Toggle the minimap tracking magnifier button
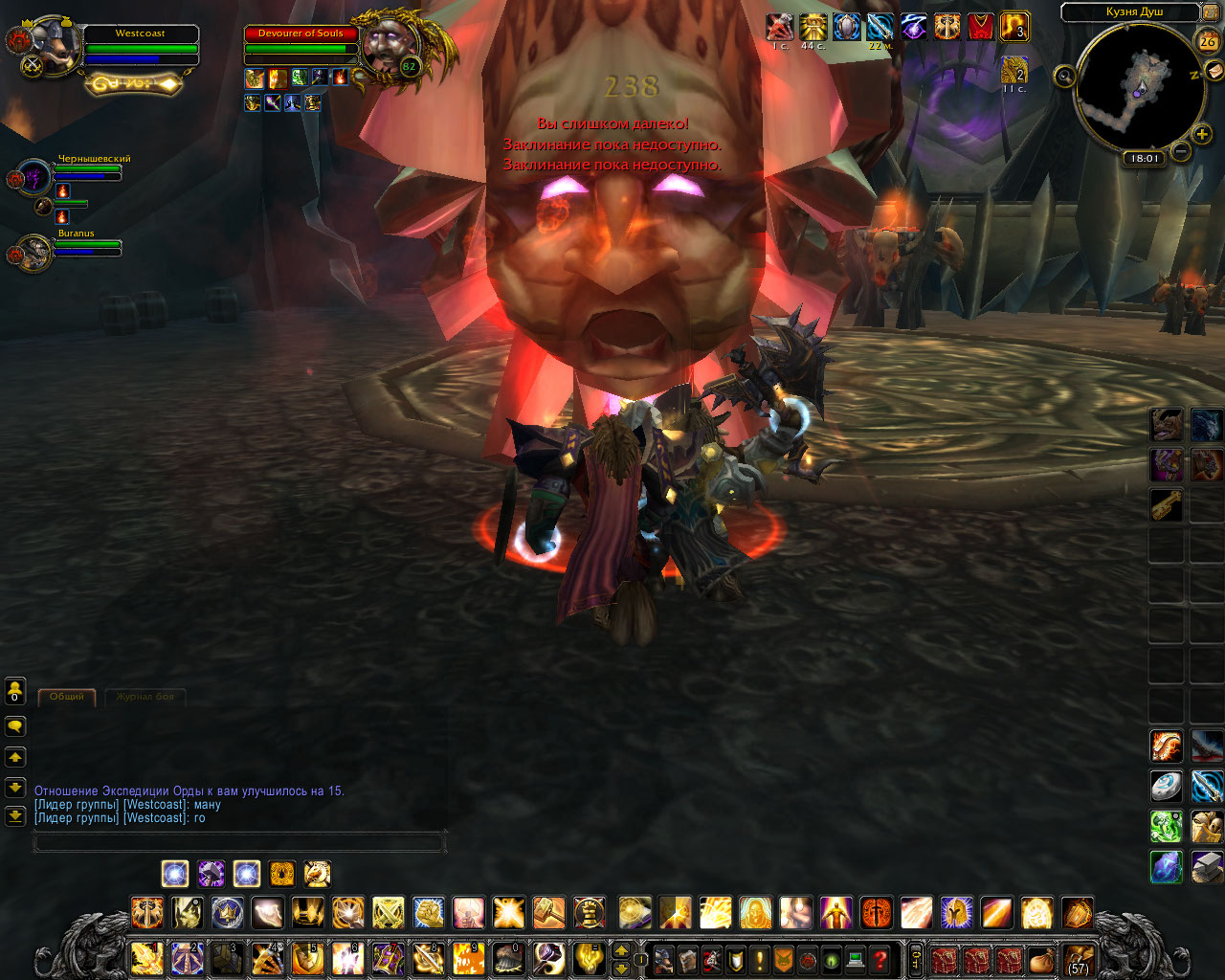Screen dimensions: 1225x980 tap(1064, 77)
